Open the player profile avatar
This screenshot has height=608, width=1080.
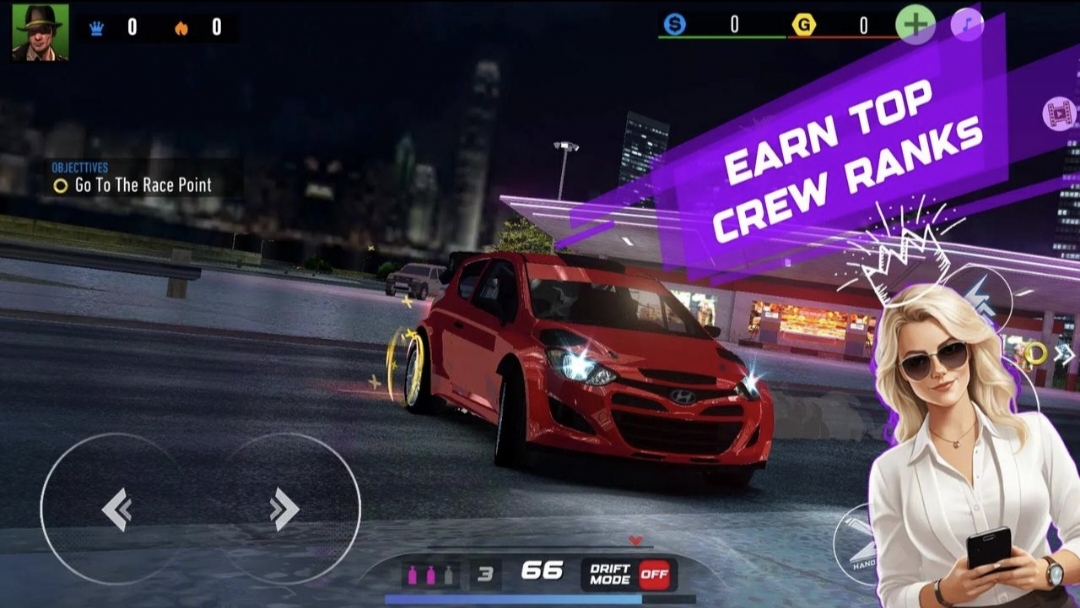pyautogui.click(x=40, y=32)
